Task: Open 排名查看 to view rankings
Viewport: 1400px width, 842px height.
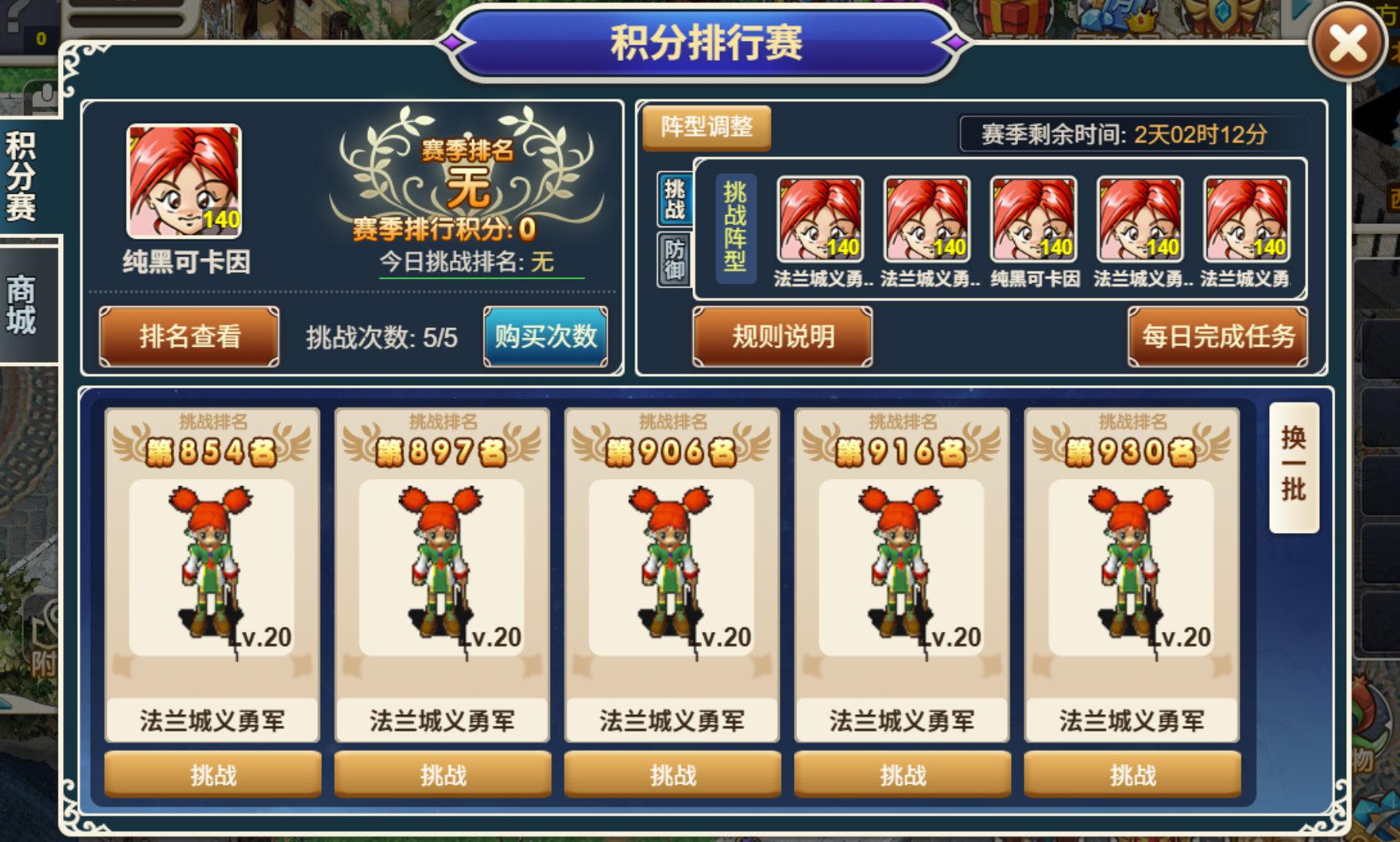Action: [187, 336]
